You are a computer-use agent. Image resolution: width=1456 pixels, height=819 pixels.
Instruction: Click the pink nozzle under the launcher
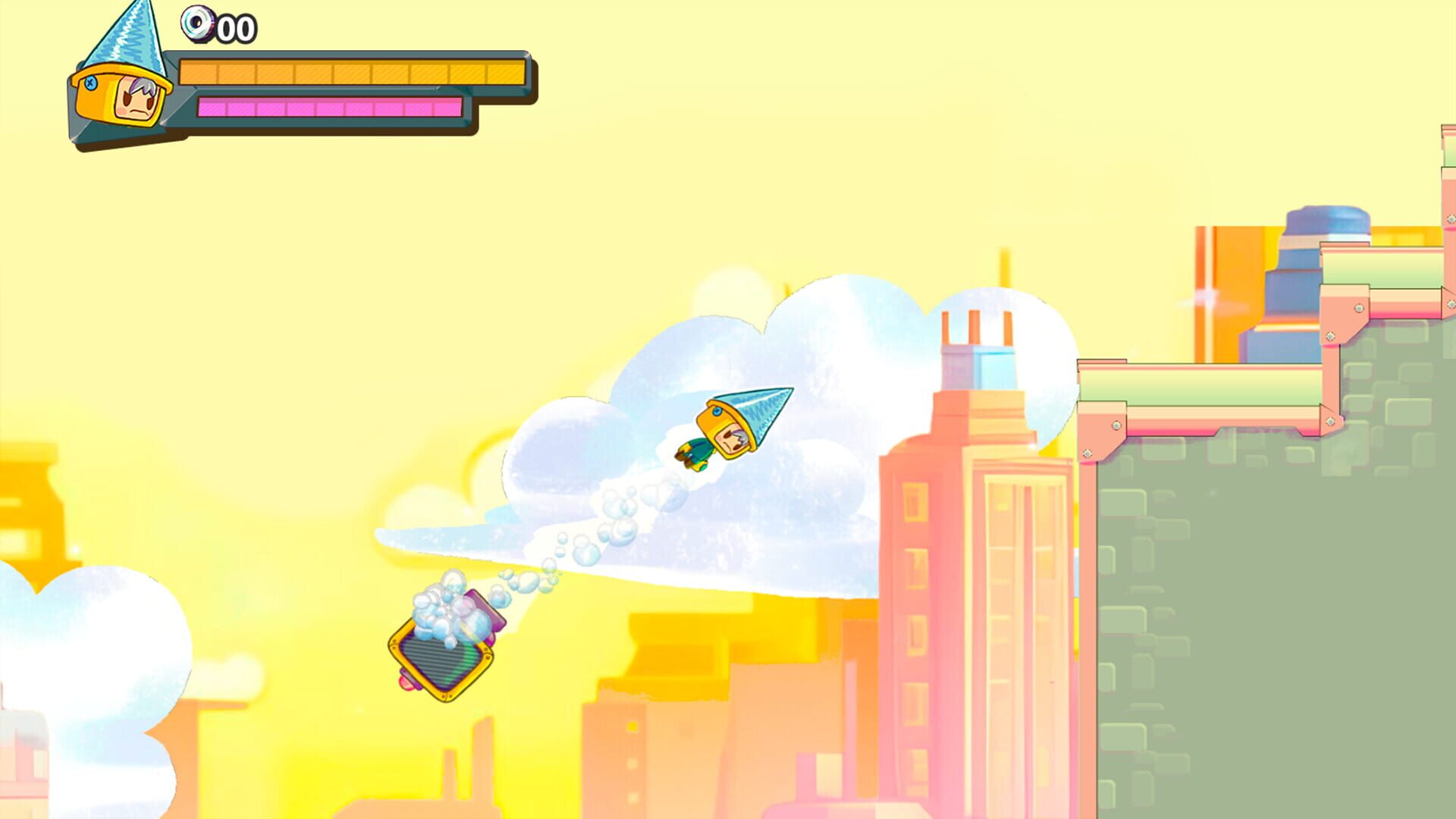pyautogui.click(x=406, y=682)
